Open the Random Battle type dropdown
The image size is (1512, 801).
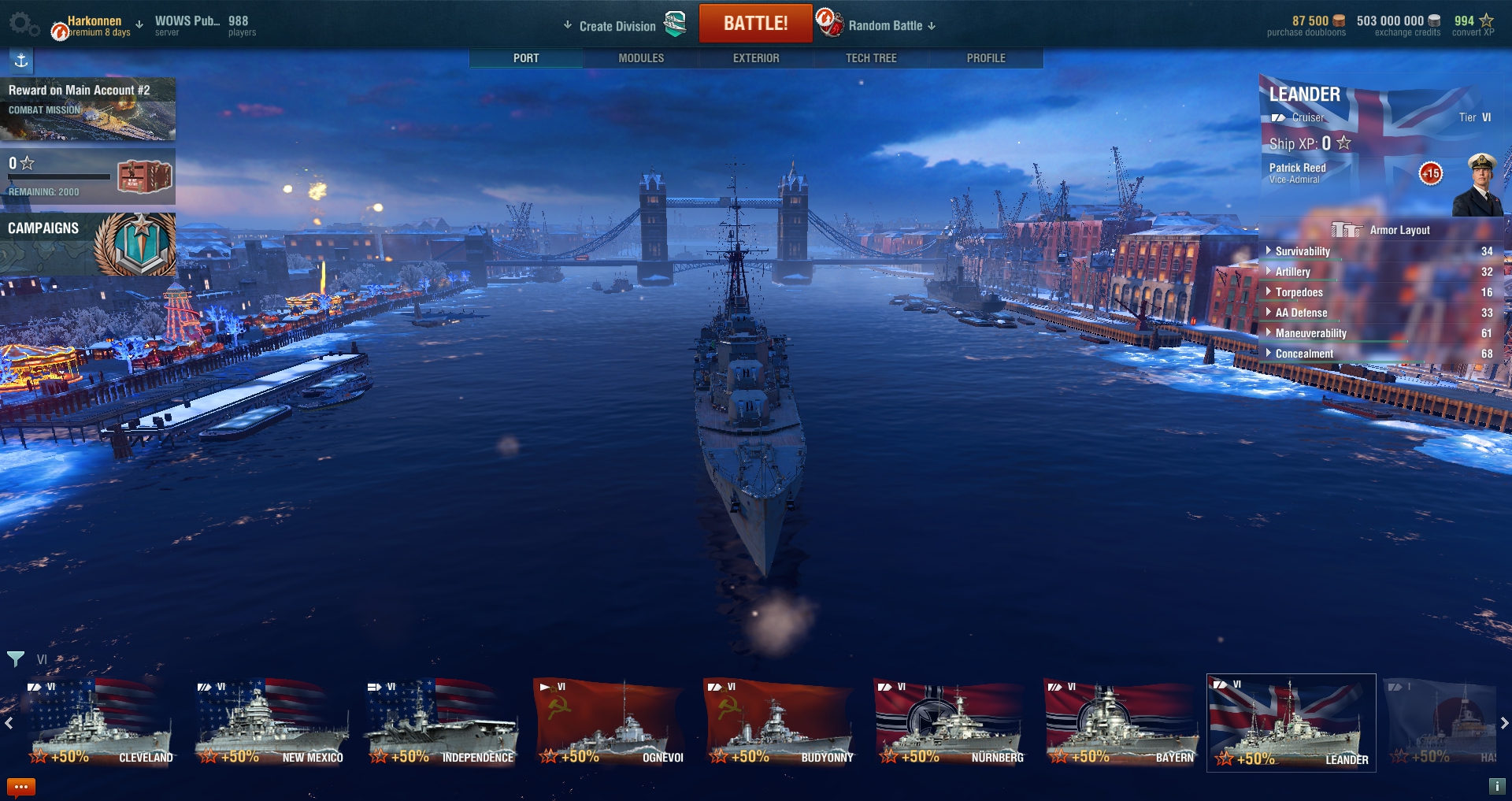885,26
